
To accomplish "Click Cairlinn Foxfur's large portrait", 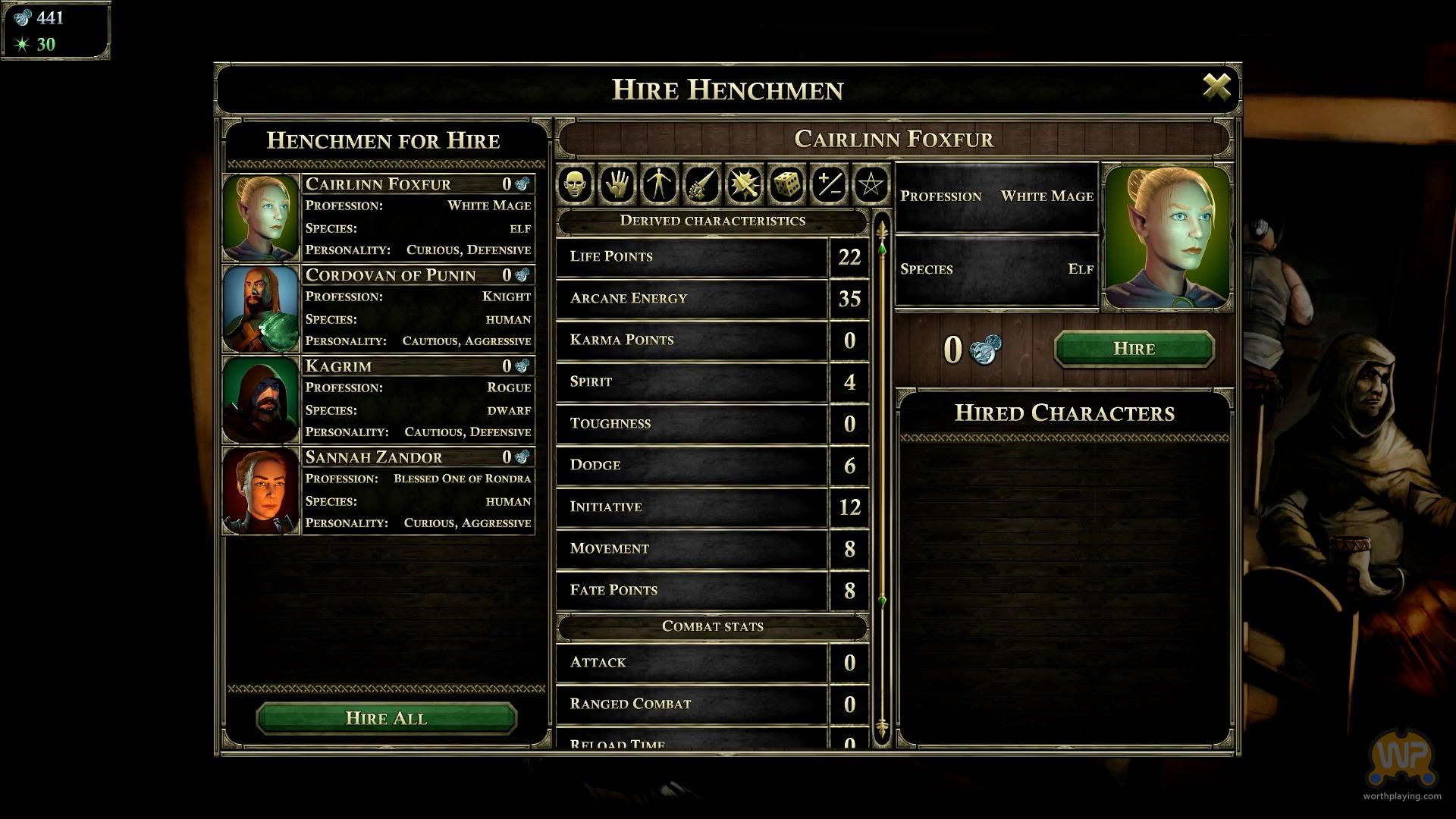I will tap(1167, 237).
